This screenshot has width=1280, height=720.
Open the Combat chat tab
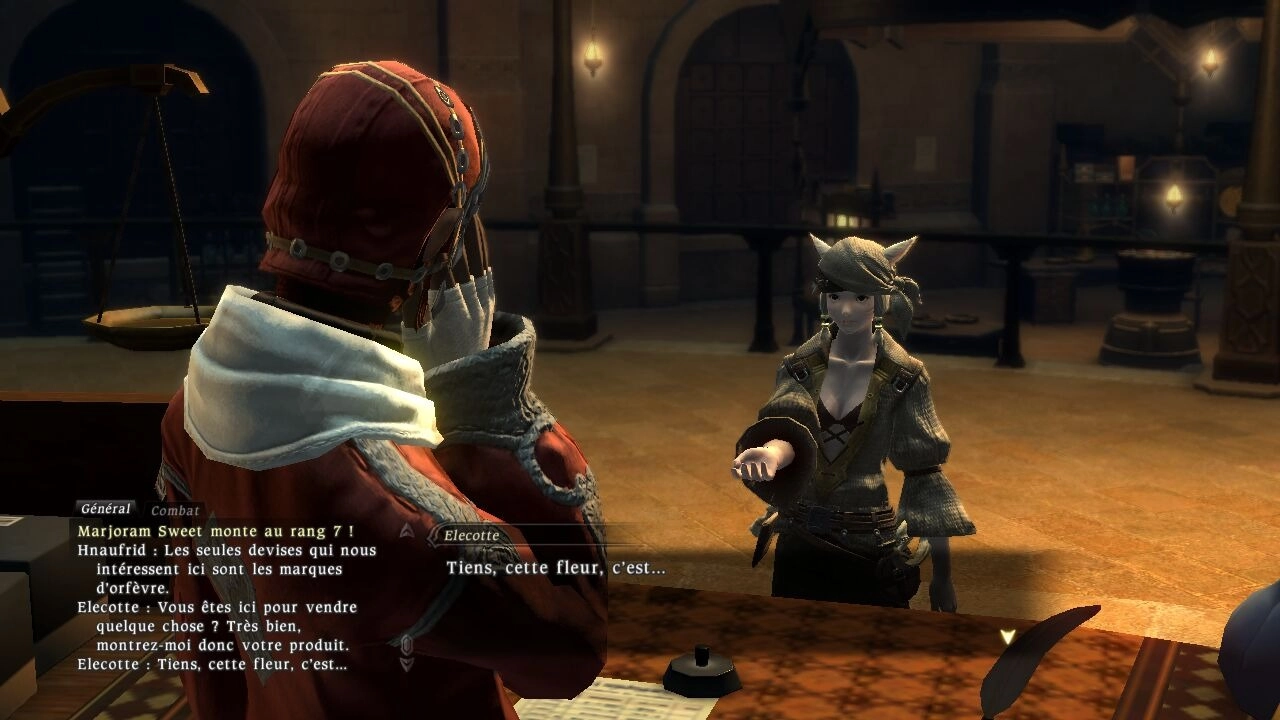tap(175, 511)
